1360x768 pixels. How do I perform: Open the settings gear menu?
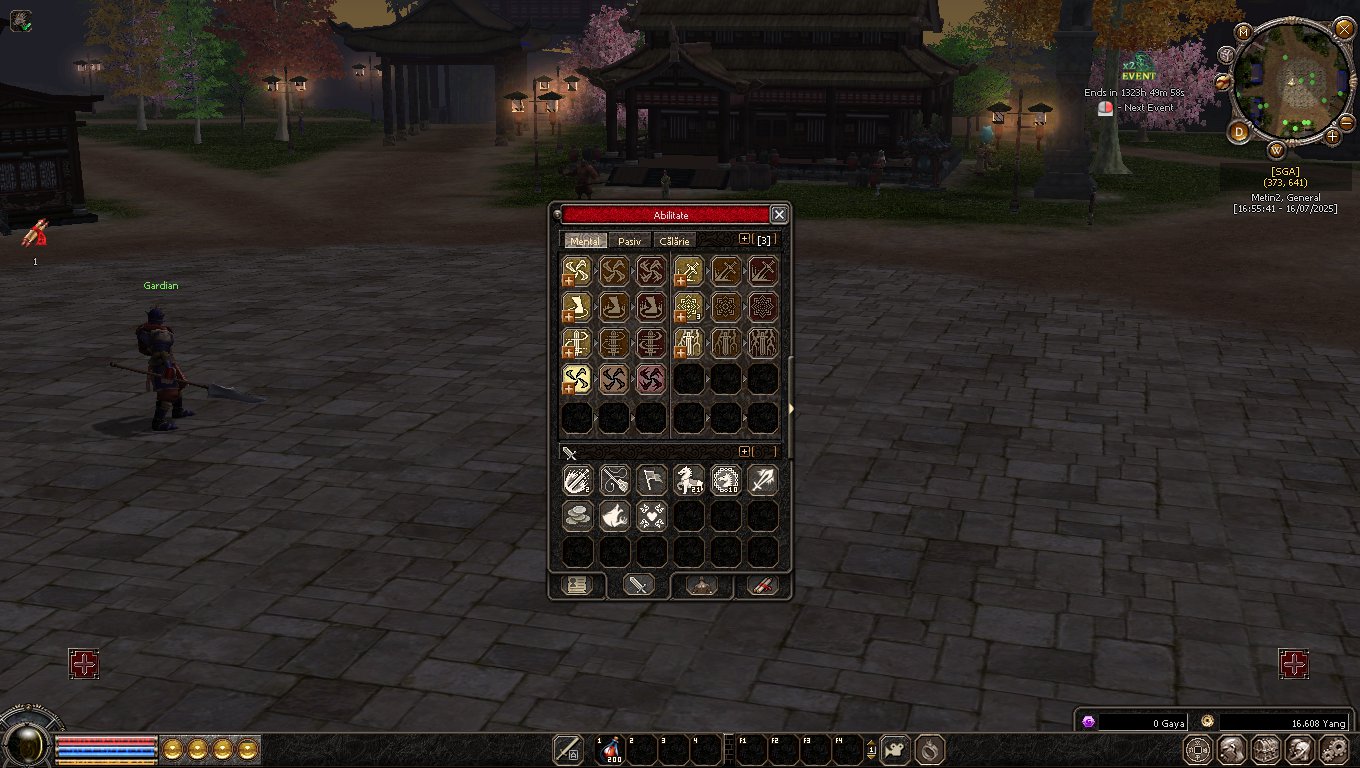[1334, 749]
